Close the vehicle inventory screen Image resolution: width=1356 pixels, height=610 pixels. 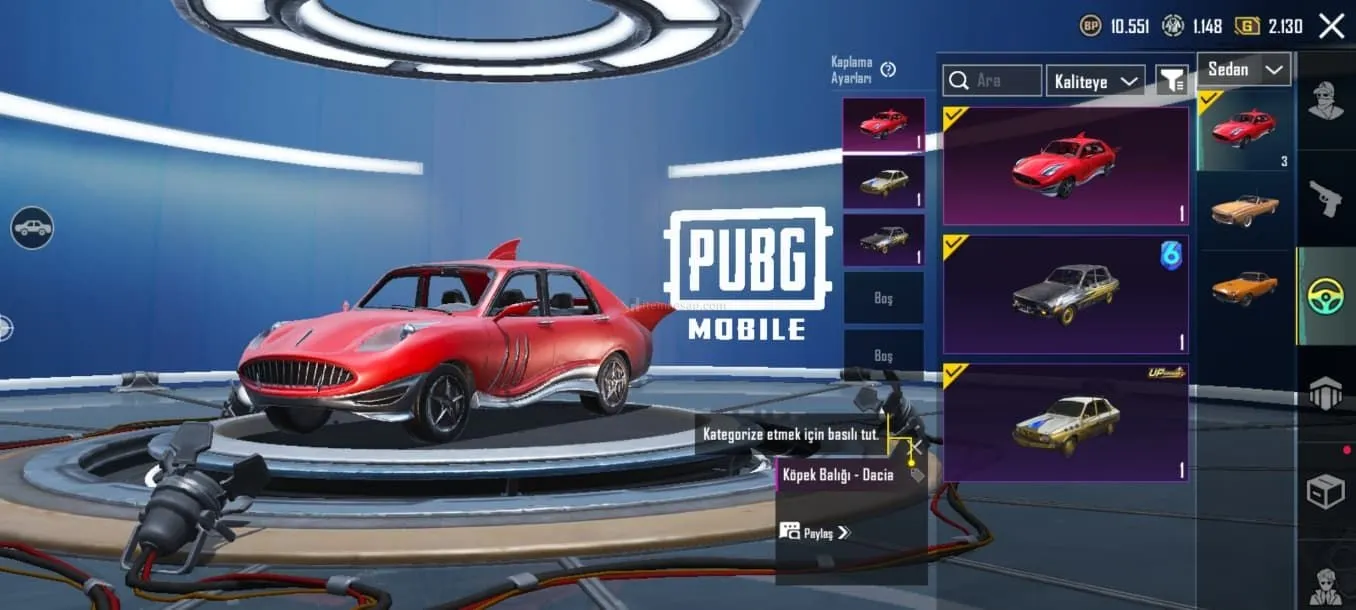click(1331, 26)
